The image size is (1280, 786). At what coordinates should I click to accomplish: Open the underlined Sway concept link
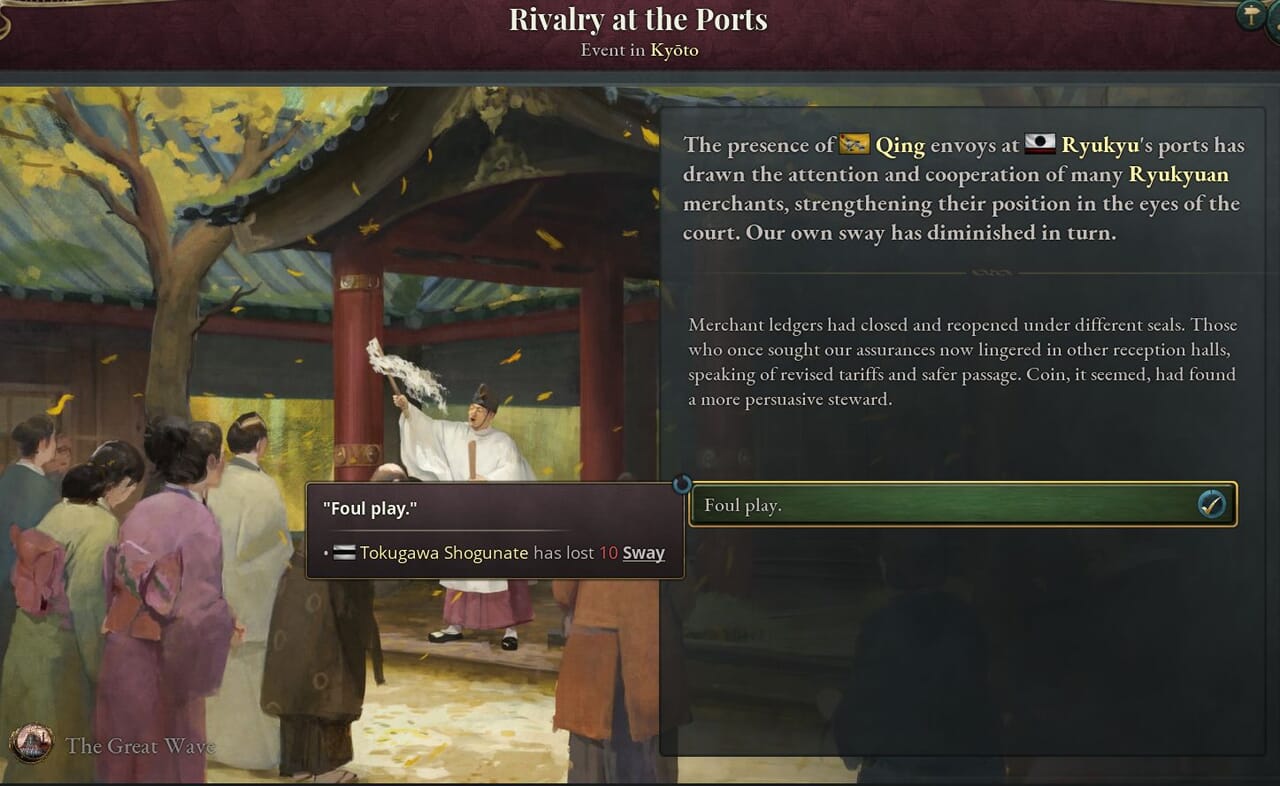(x=643, y=553)
